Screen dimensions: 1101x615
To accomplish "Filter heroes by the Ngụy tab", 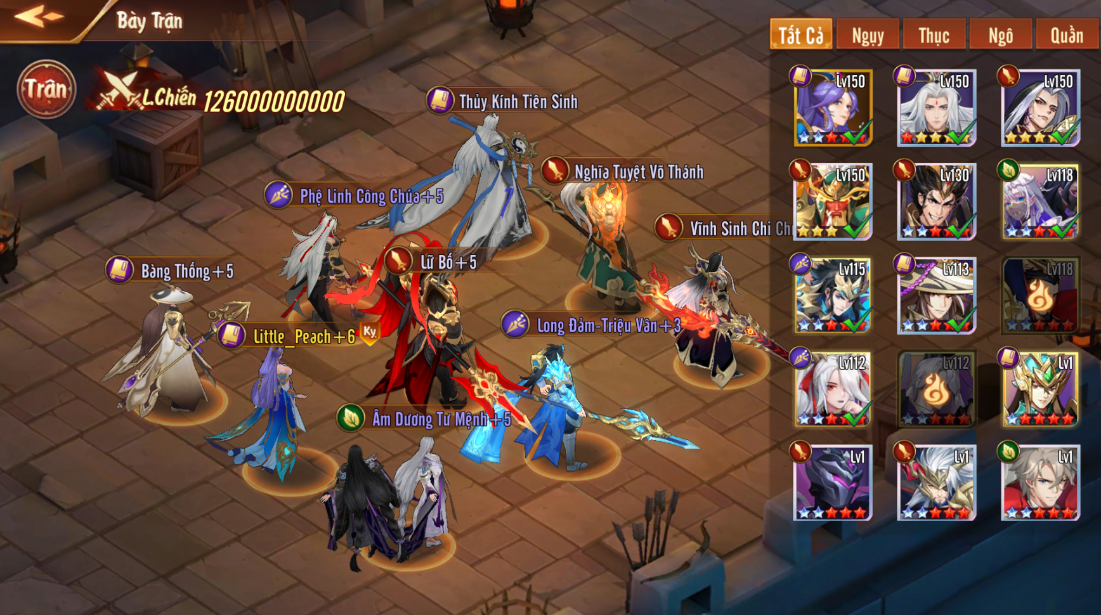I will [x=868, y=35].
